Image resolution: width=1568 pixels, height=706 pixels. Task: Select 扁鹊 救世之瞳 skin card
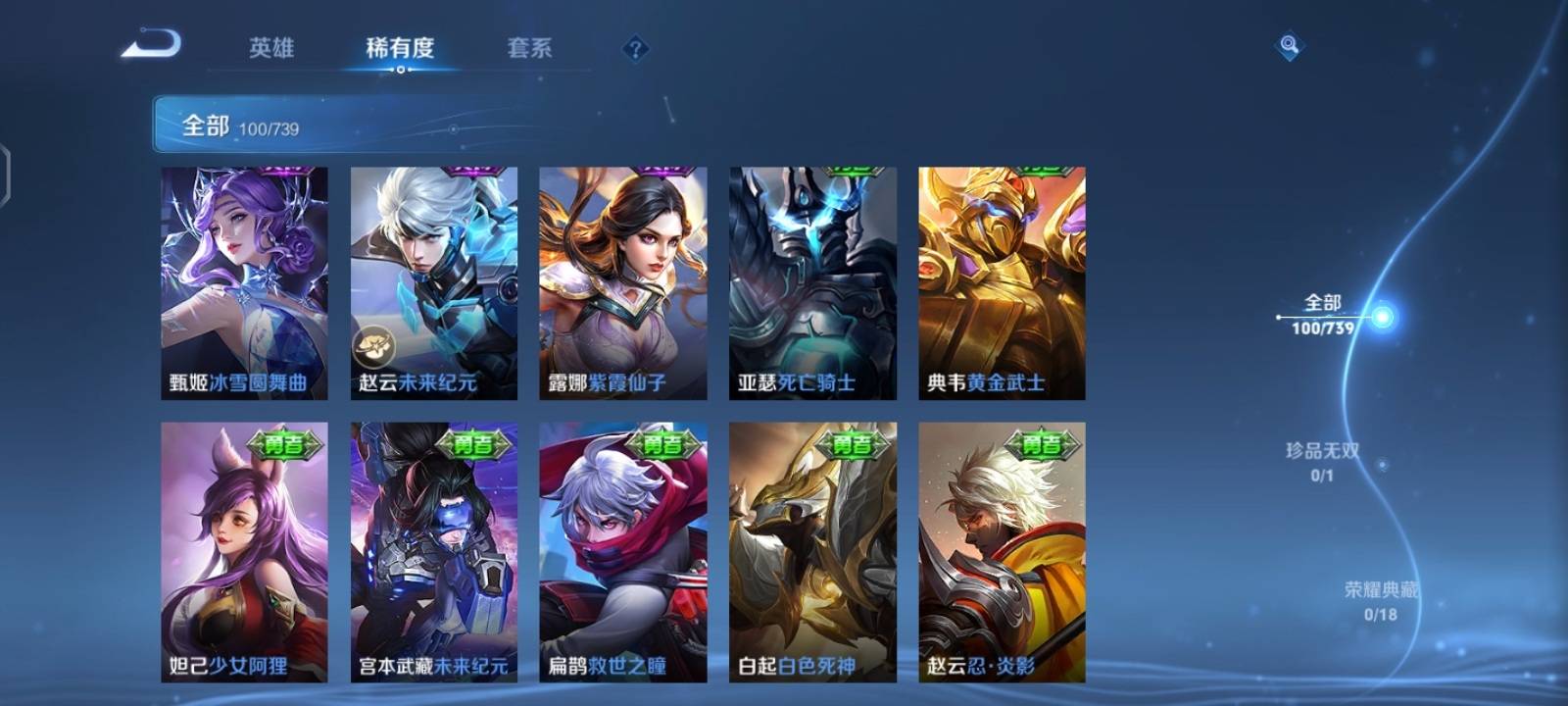tap(623, 551)
